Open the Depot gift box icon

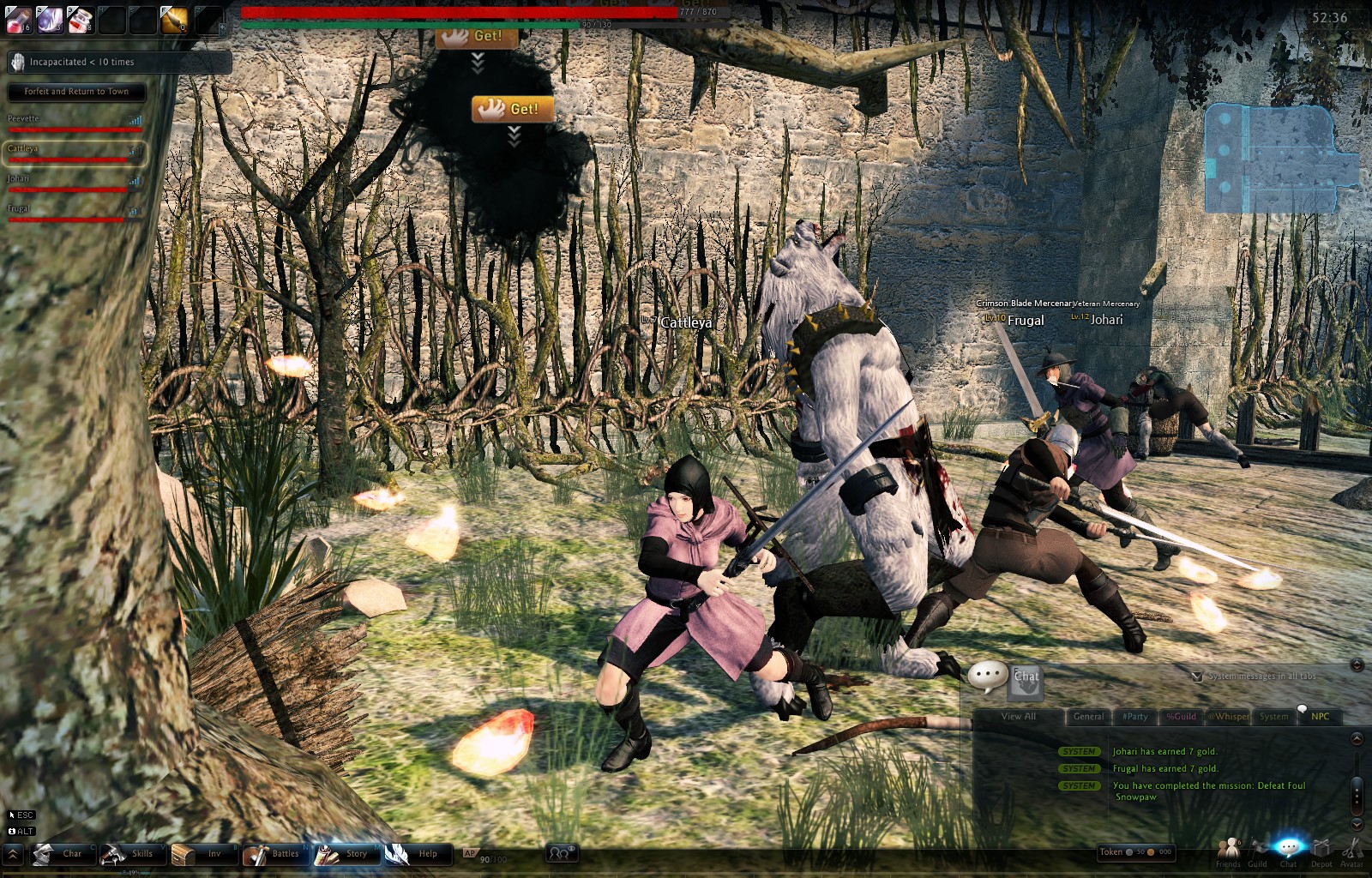pyautogui.click(x=1321, y=851)
